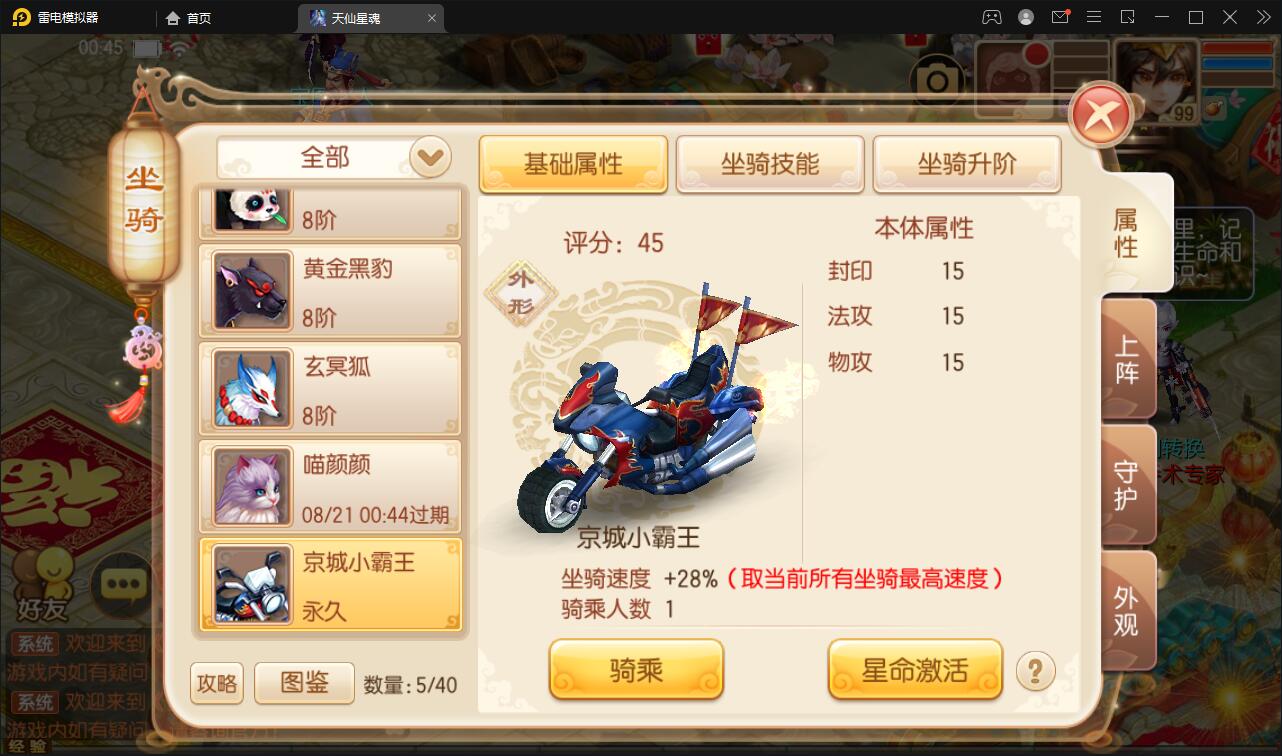Select the 喵颜颜 mount entry
The image size is (1282, 756).
330,485
